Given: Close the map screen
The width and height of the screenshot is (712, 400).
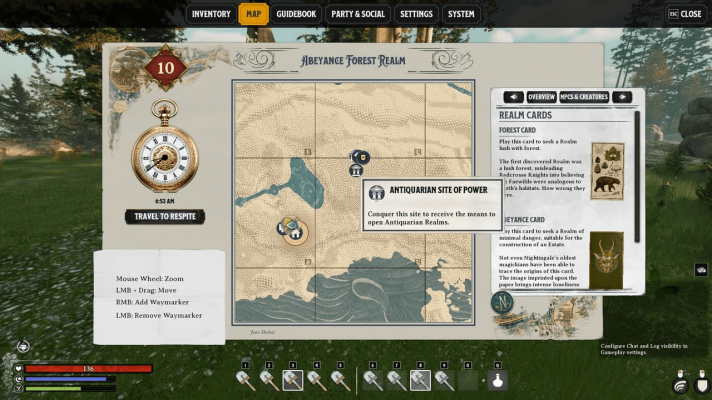Looking at the screenshot, I should click(685, 14).
